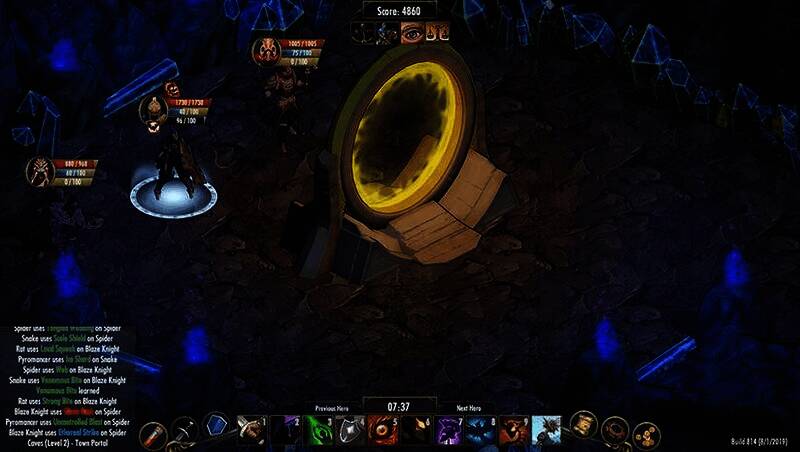The image size is (800, 452).
Task: Choose the hero portrait with 1730 health
Action: coord(155,109)
